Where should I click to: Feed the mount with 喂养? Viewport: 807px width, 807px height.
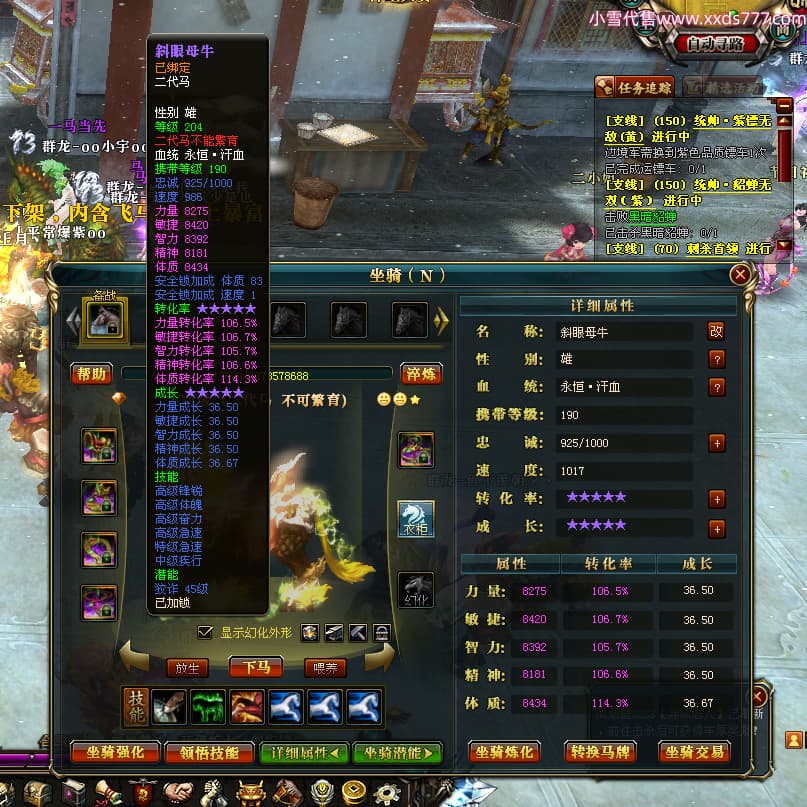[x=325, y=667]
